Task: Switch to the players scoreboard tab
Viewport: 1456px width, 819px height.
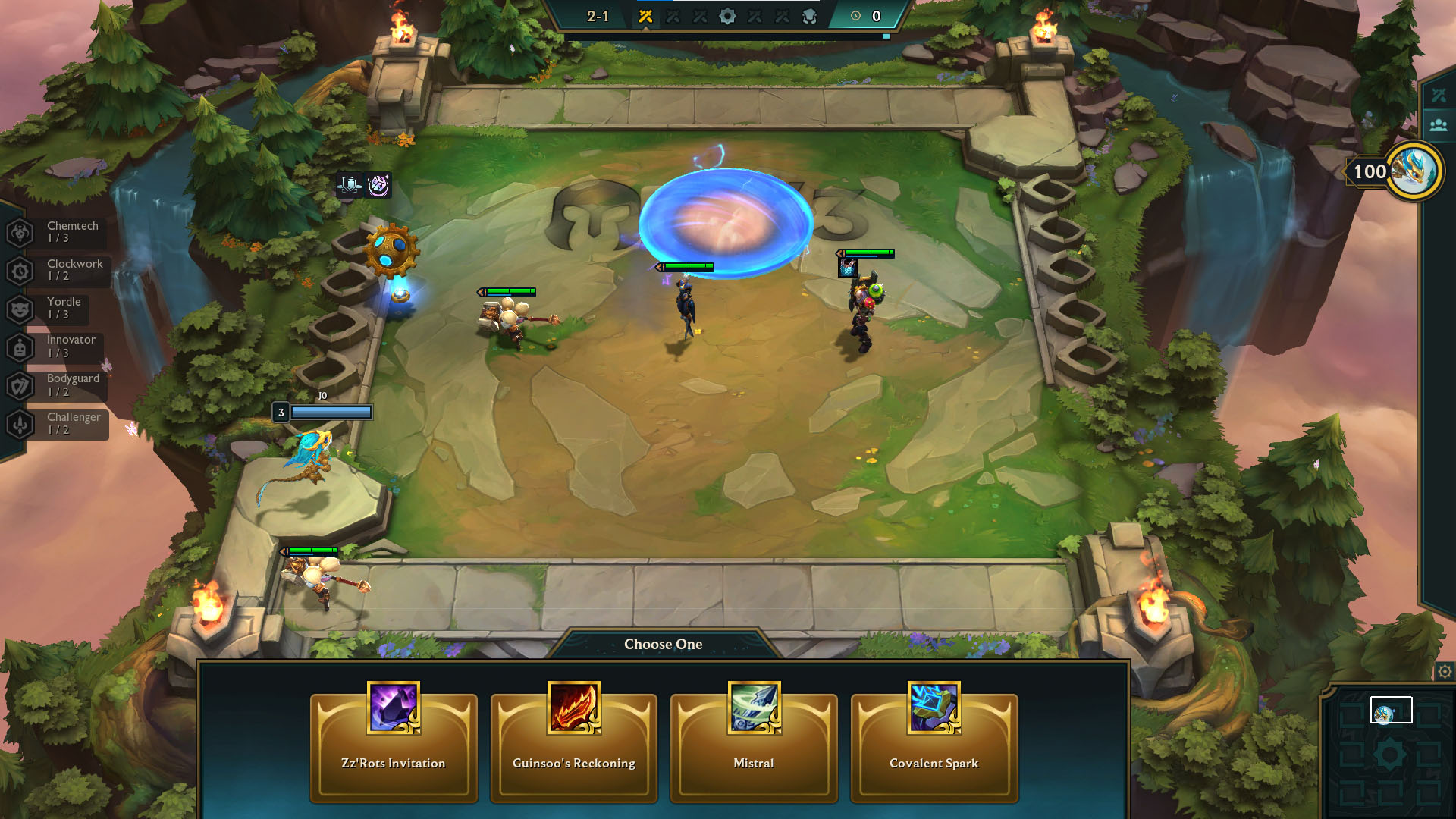Action: tap(1439, 126)
